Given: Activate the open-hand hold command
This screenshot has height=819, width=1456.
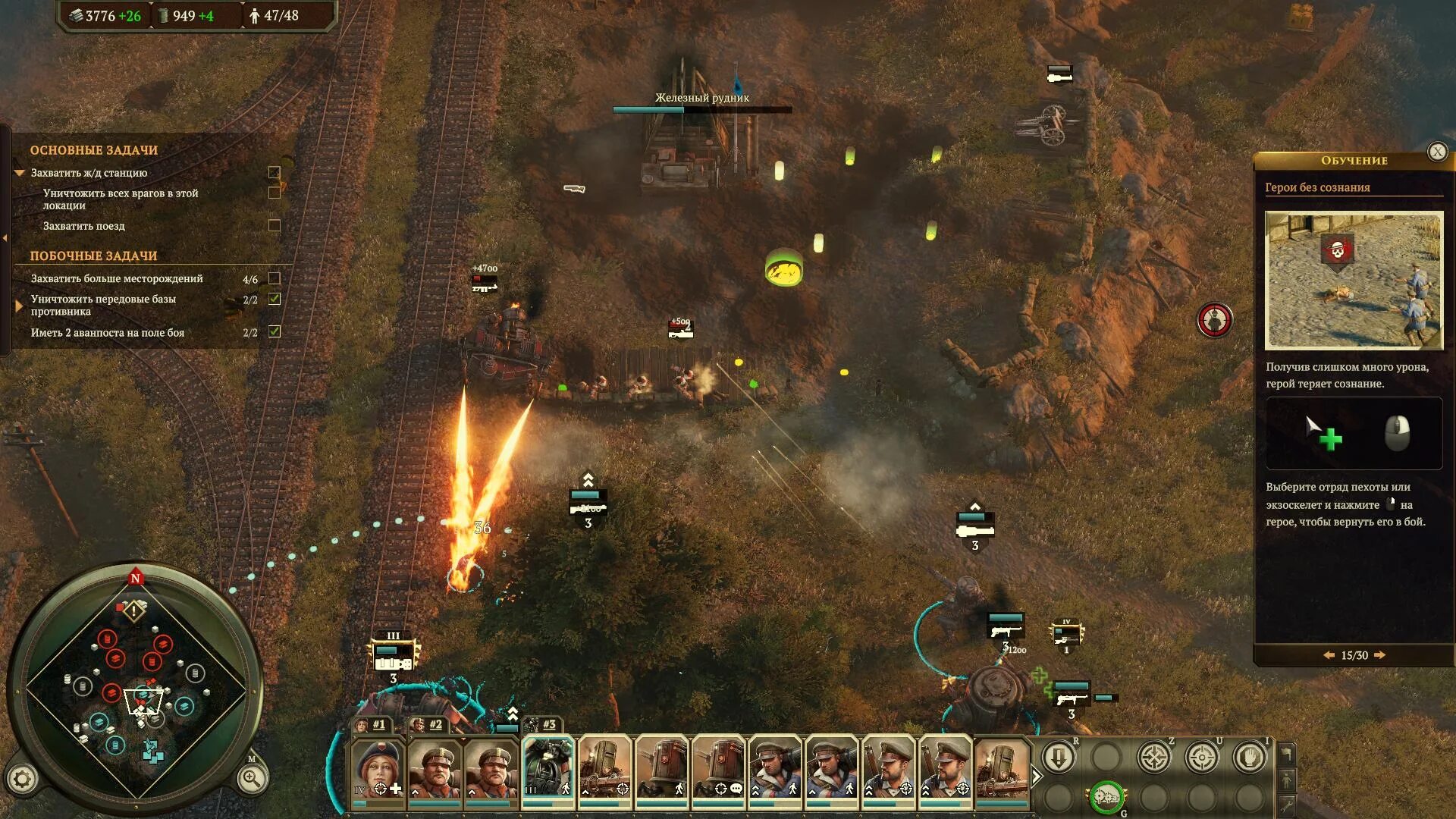Looking at the screenshot, I should 1249,757.
